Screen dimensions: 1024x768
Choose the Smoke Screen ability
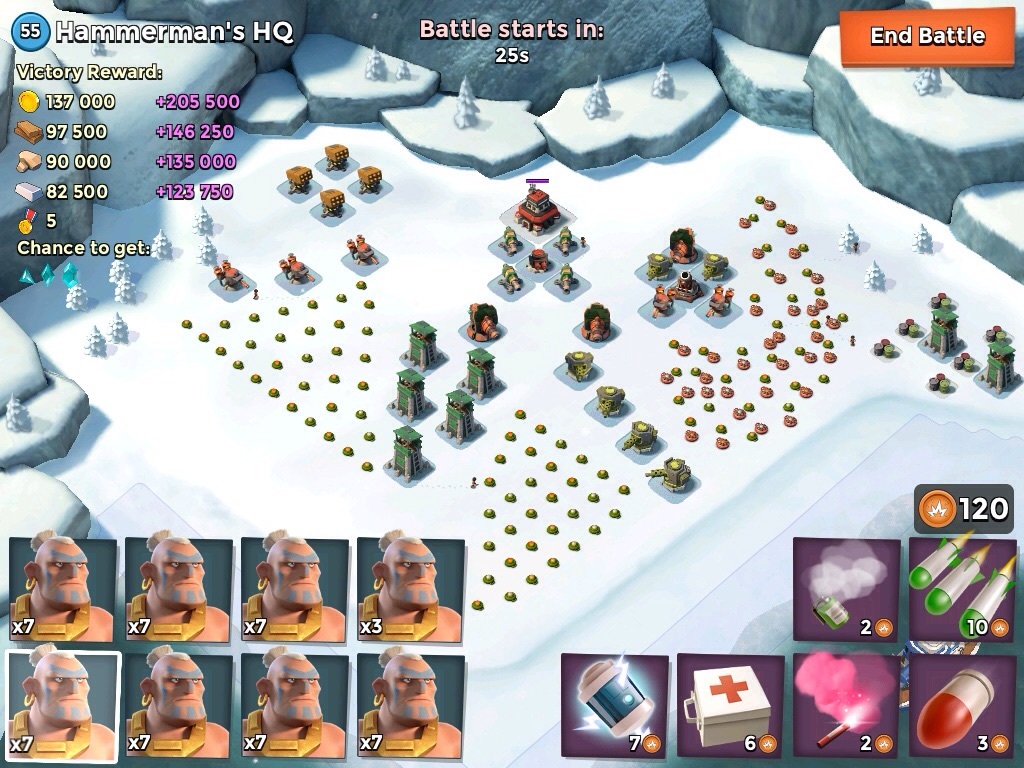tap(845, 590)
